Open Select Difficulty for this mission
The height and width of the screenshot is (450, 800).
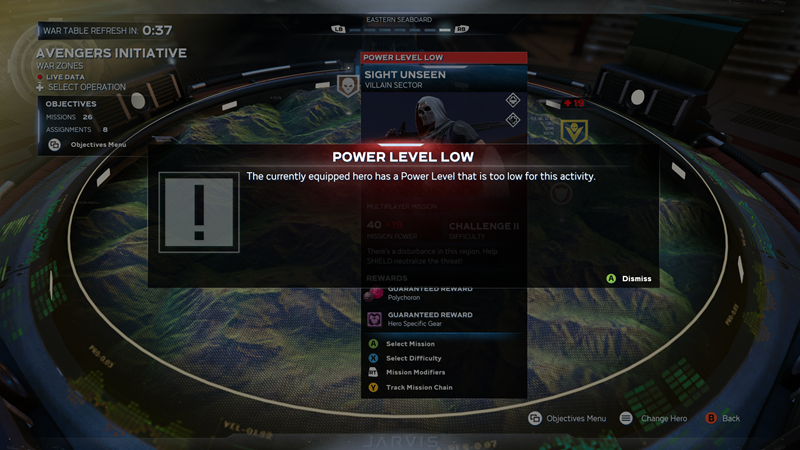pos(413,358)
